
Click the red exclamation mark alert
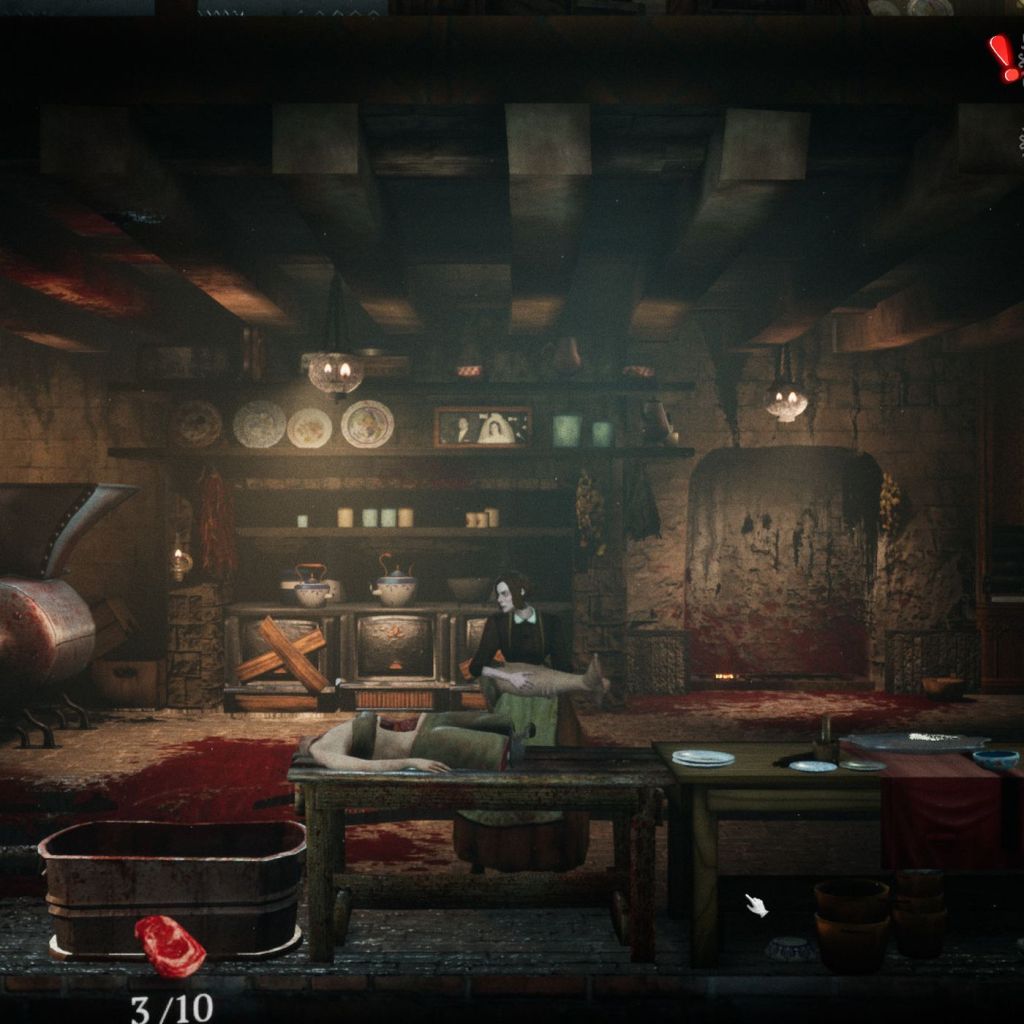(1003, 58)
